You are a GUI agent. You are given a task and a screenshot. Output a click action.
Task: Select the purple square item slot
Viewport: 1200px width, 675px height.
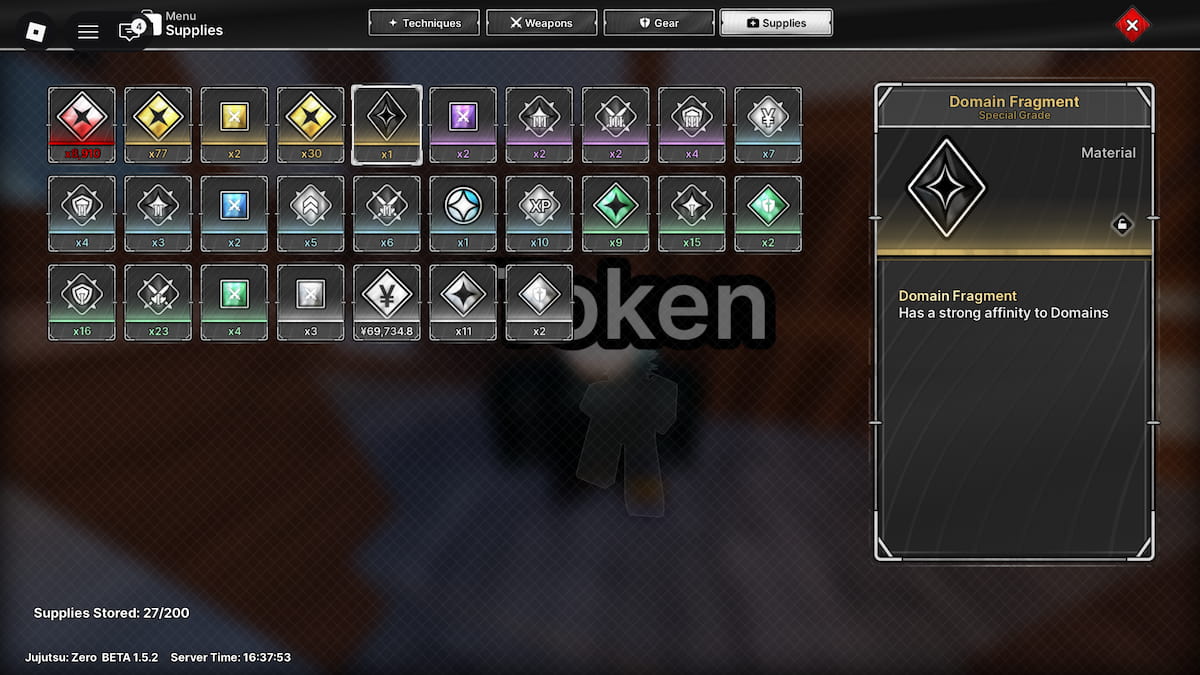click(463, 124)
